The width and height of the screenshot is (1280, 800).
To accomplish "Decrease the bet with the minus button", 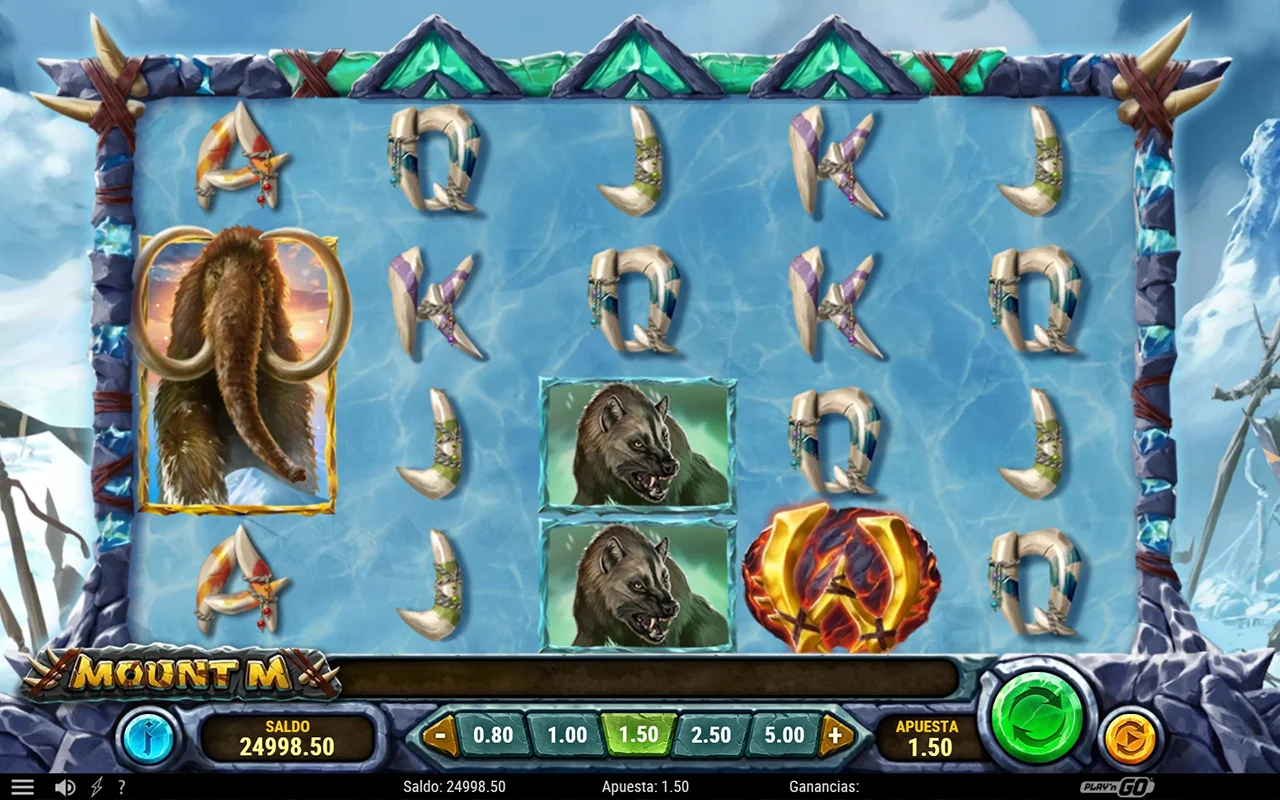I will click(x=441, y=736).
